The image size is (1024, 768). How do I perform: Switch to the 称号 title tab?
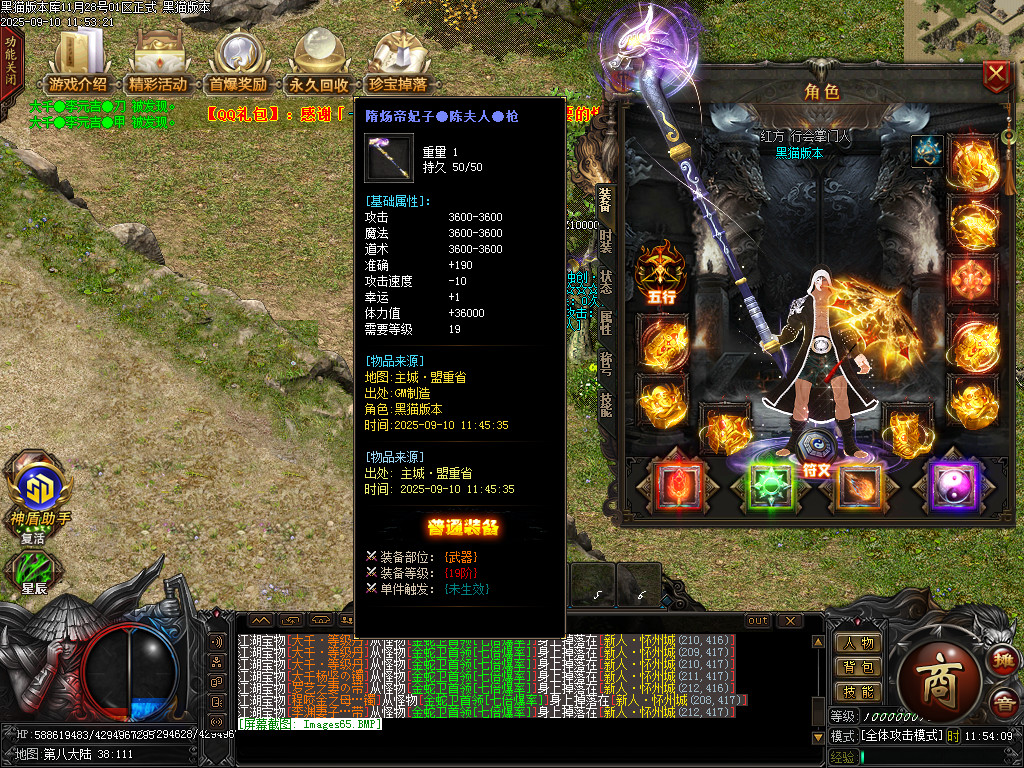(606, 363)
